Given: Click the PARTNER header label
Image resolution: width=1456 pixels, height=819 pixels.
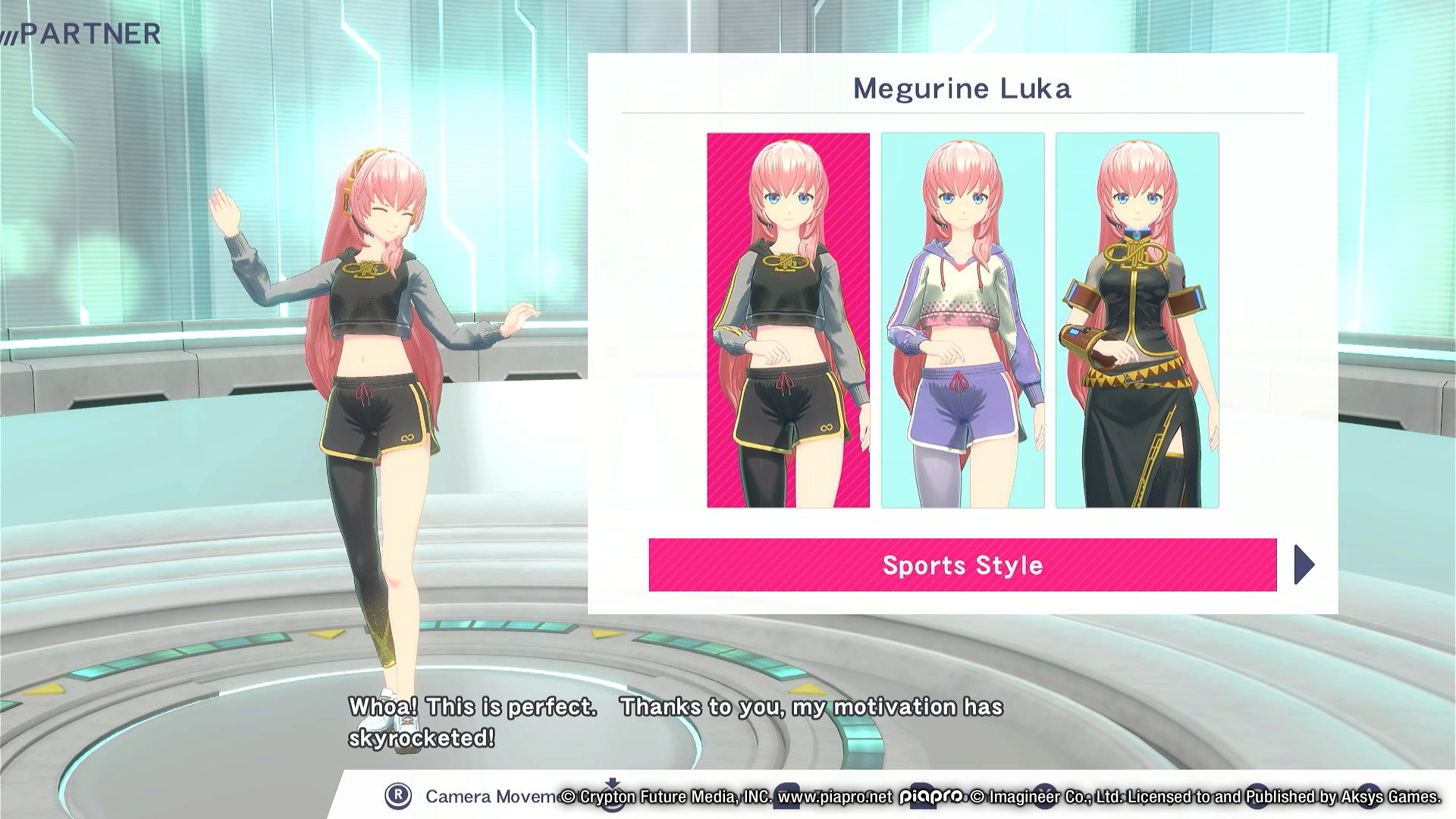Looking at the screenshot, I should [91, 32].
